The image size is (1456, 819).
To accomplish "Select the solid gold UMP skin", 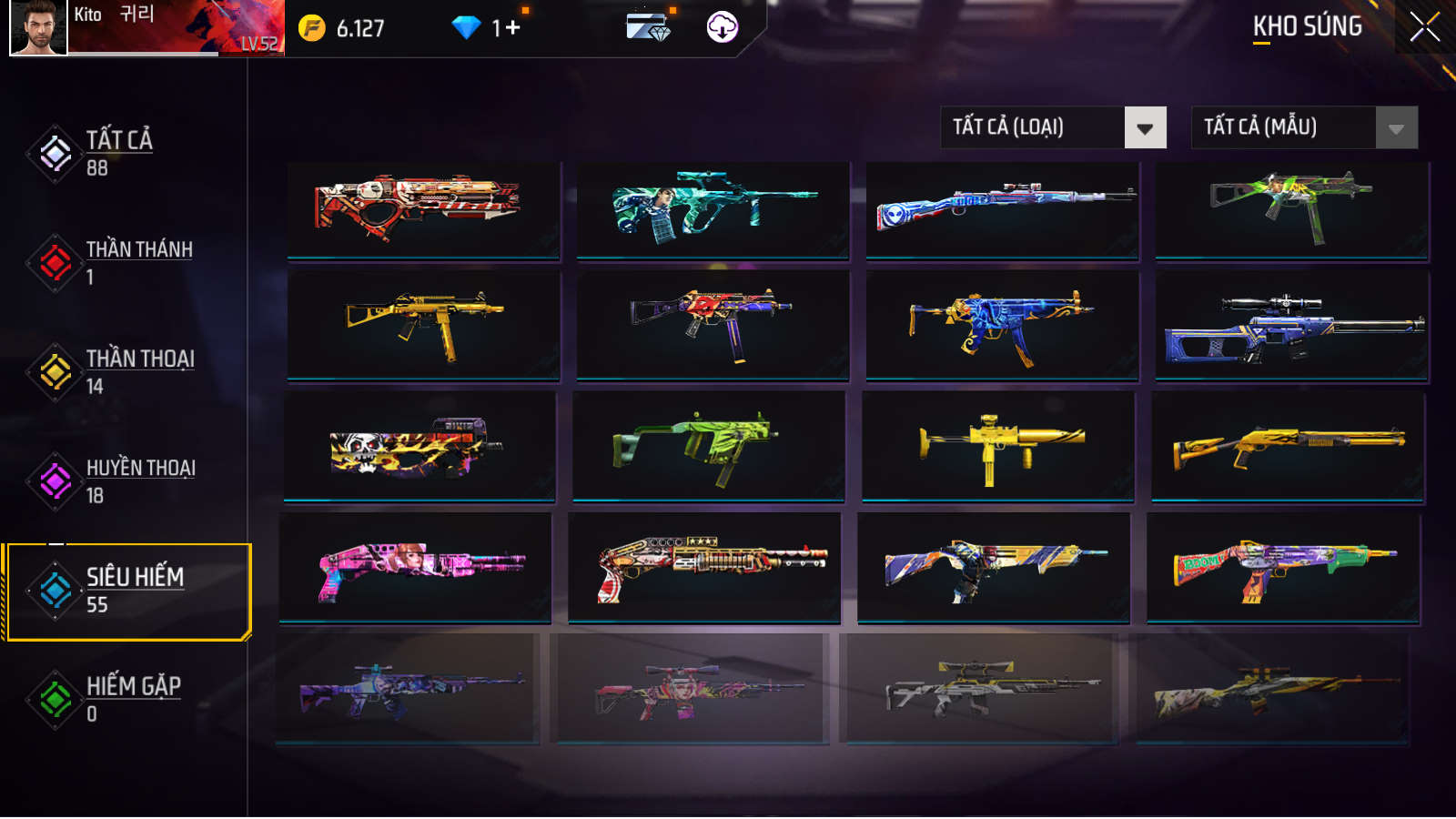I will [x=423, y=323].
